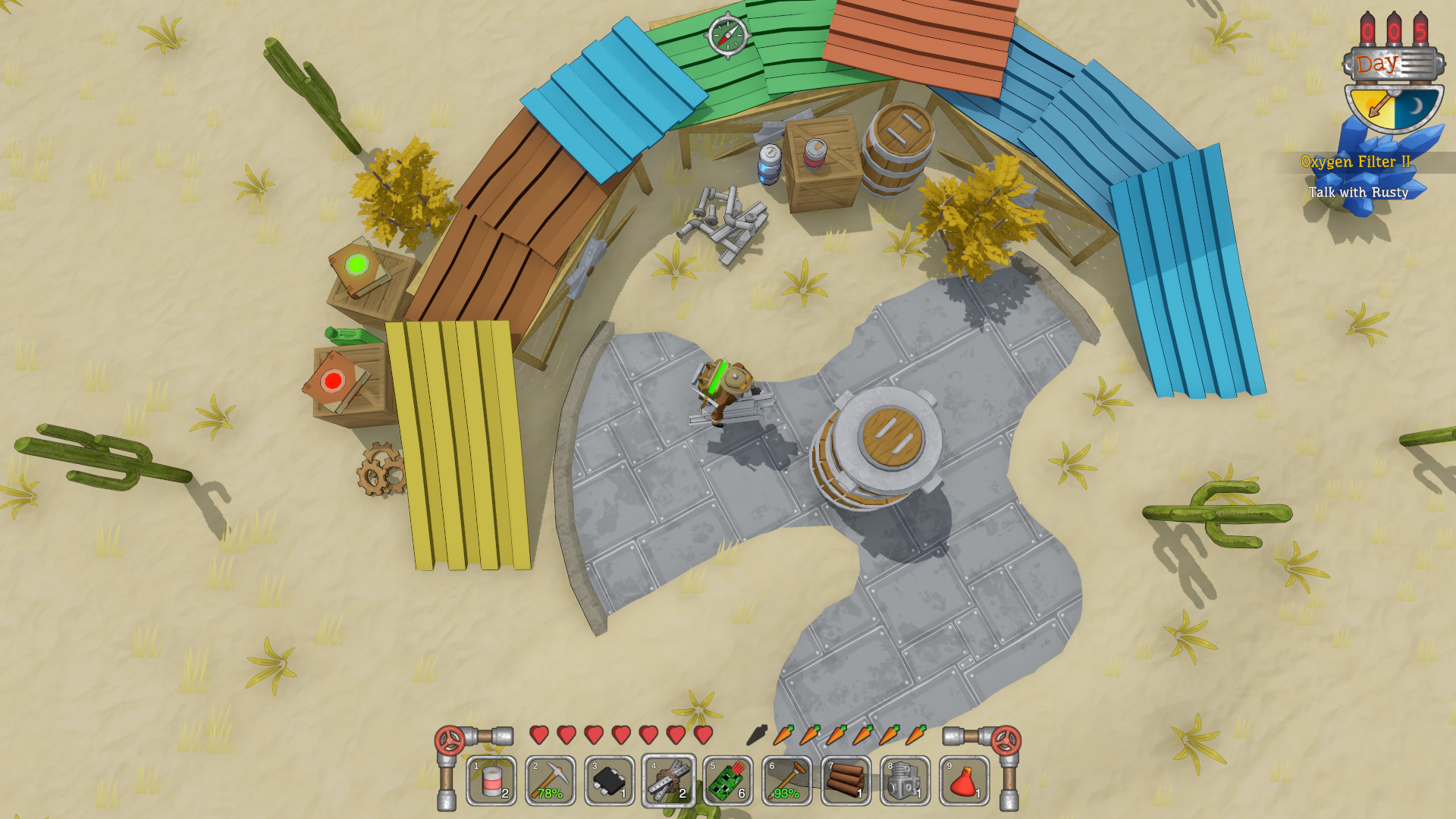Select the wood logs hotbar slot

pos(846,780)
